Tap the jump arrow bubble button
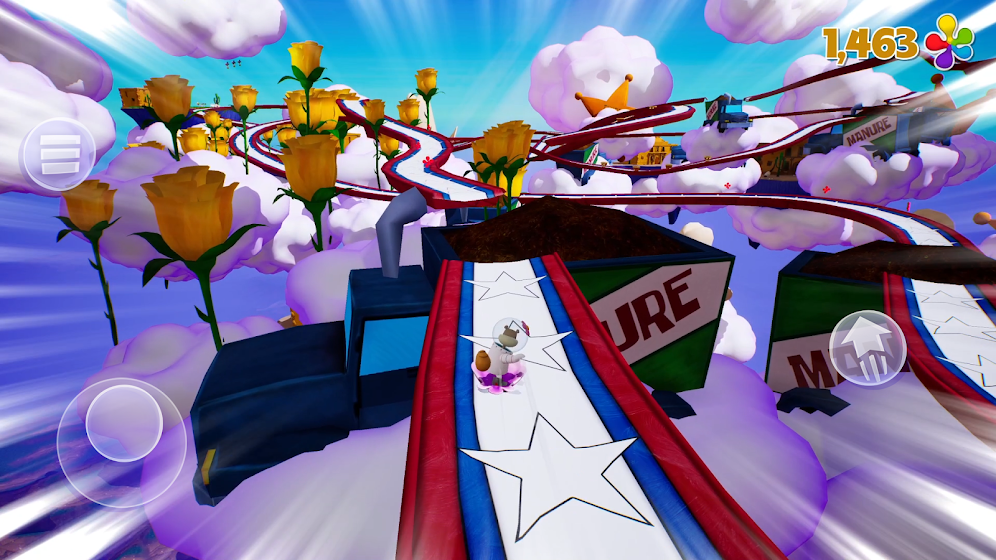Screen dimensions: 996x560 click(867, 347)
